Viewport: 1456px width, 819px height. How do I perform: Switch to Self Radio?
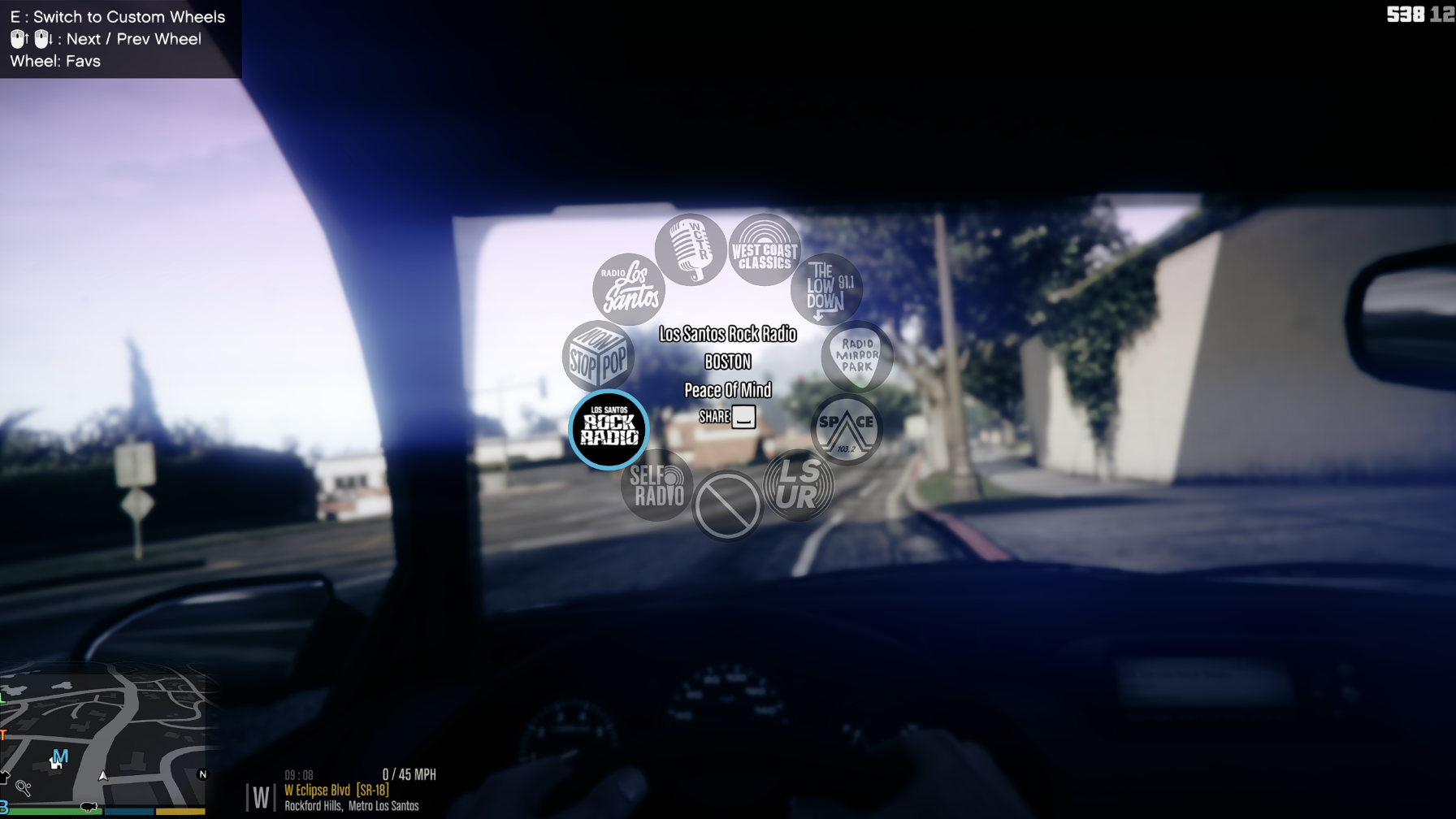[x=657, y=485]
